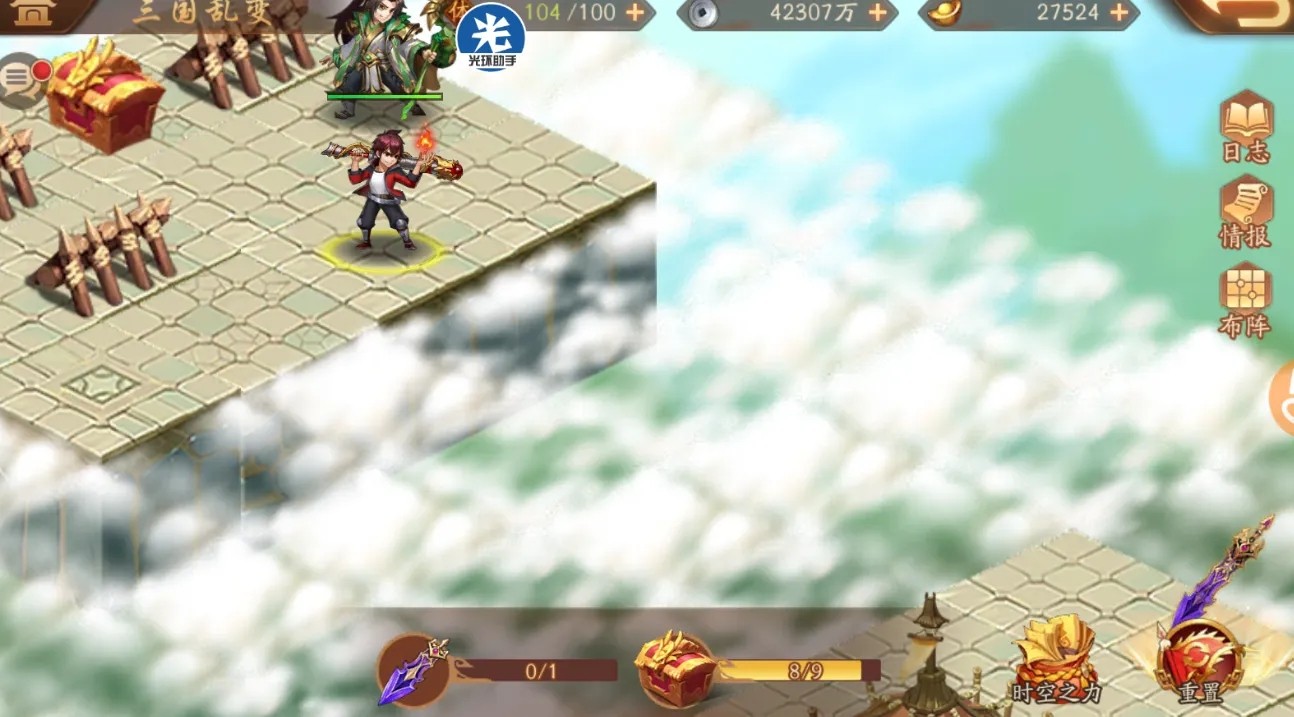Viewport: 1294px width, 717px height.
Task: Tap the treasure chest progress icon
Action: coord(675,668)
